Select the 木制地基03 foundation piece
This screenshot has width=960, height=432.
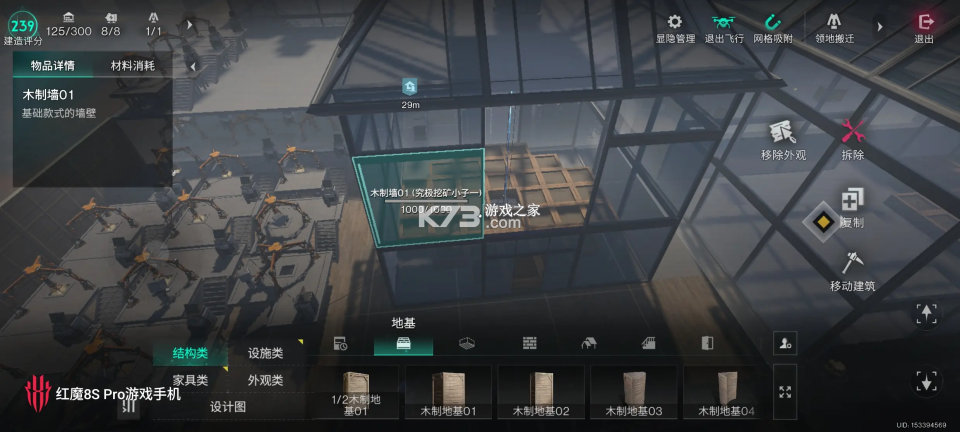[x=636, y=391]
